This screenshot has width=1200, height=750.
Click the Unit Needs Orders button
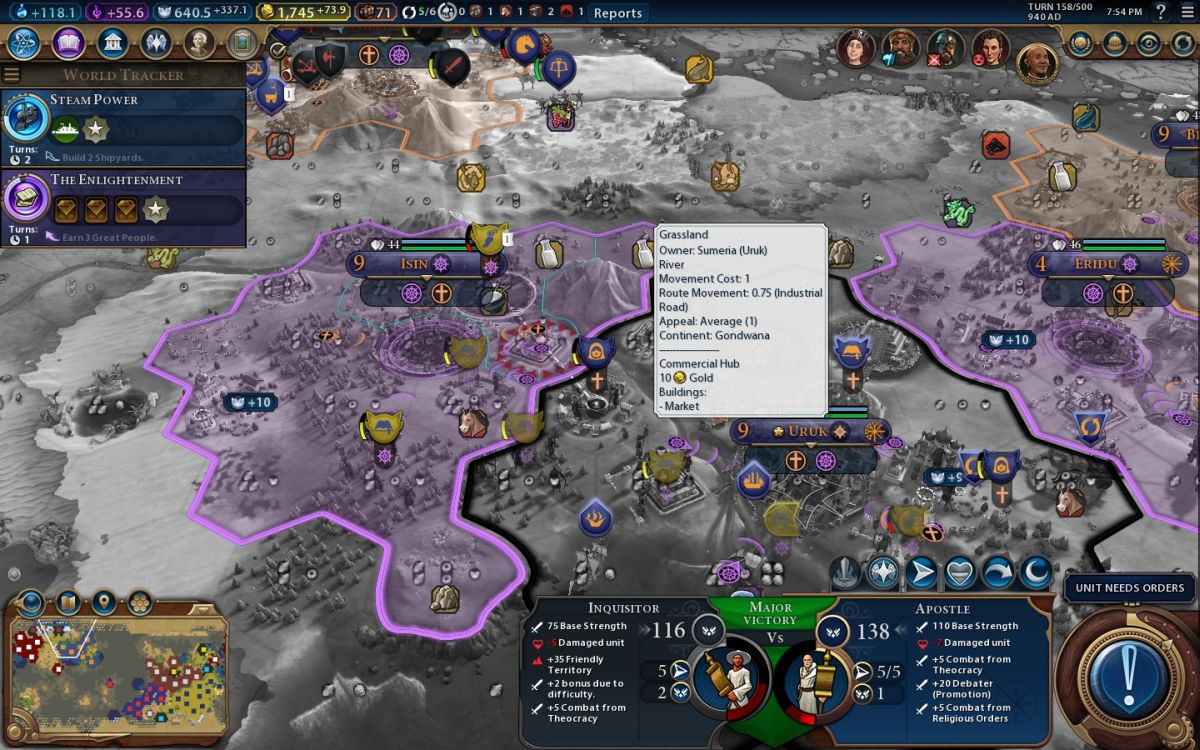pos(1129,588)
